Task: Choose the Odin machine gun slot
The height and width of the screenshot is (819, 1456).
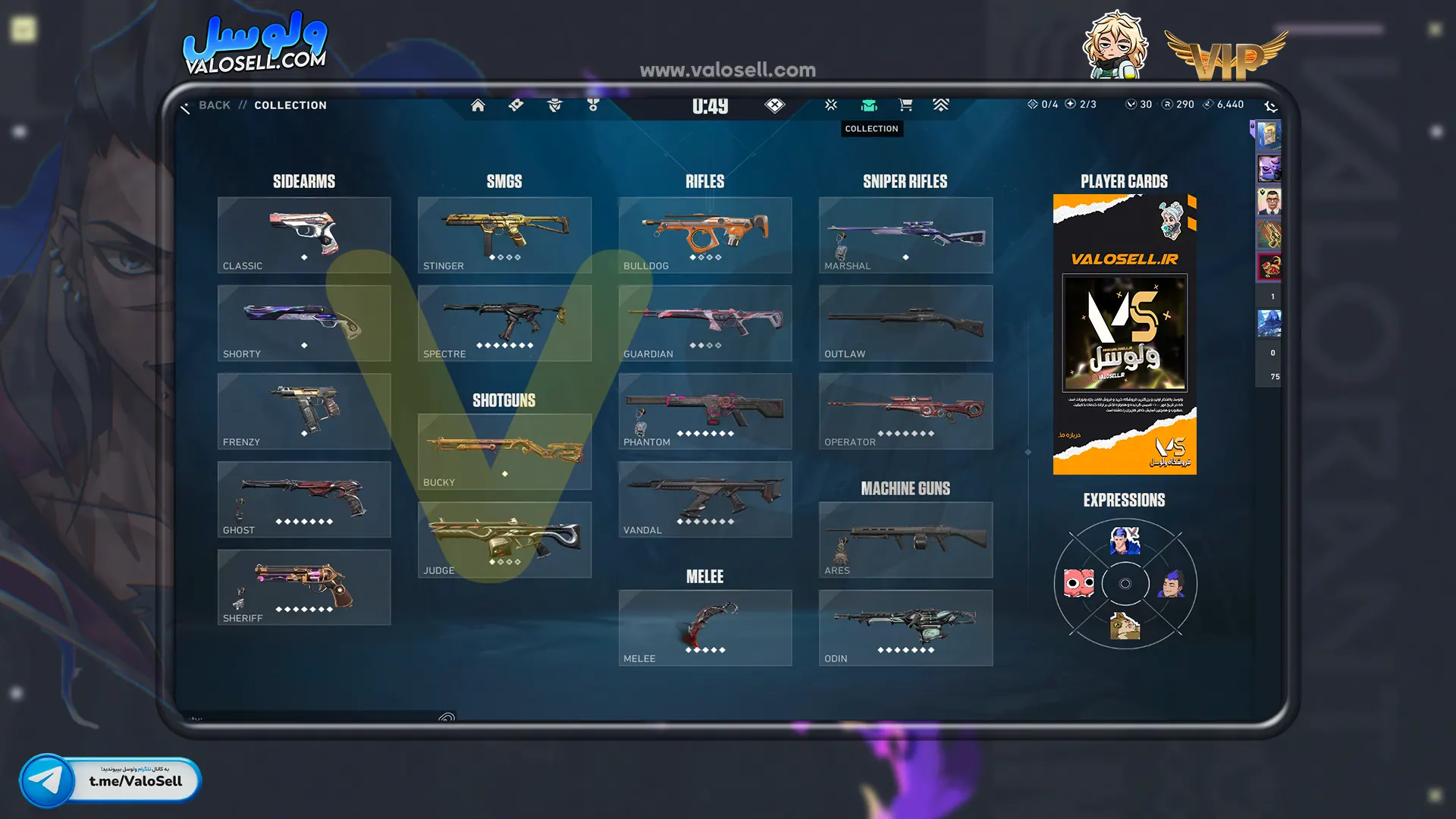Action: point(905,628)
